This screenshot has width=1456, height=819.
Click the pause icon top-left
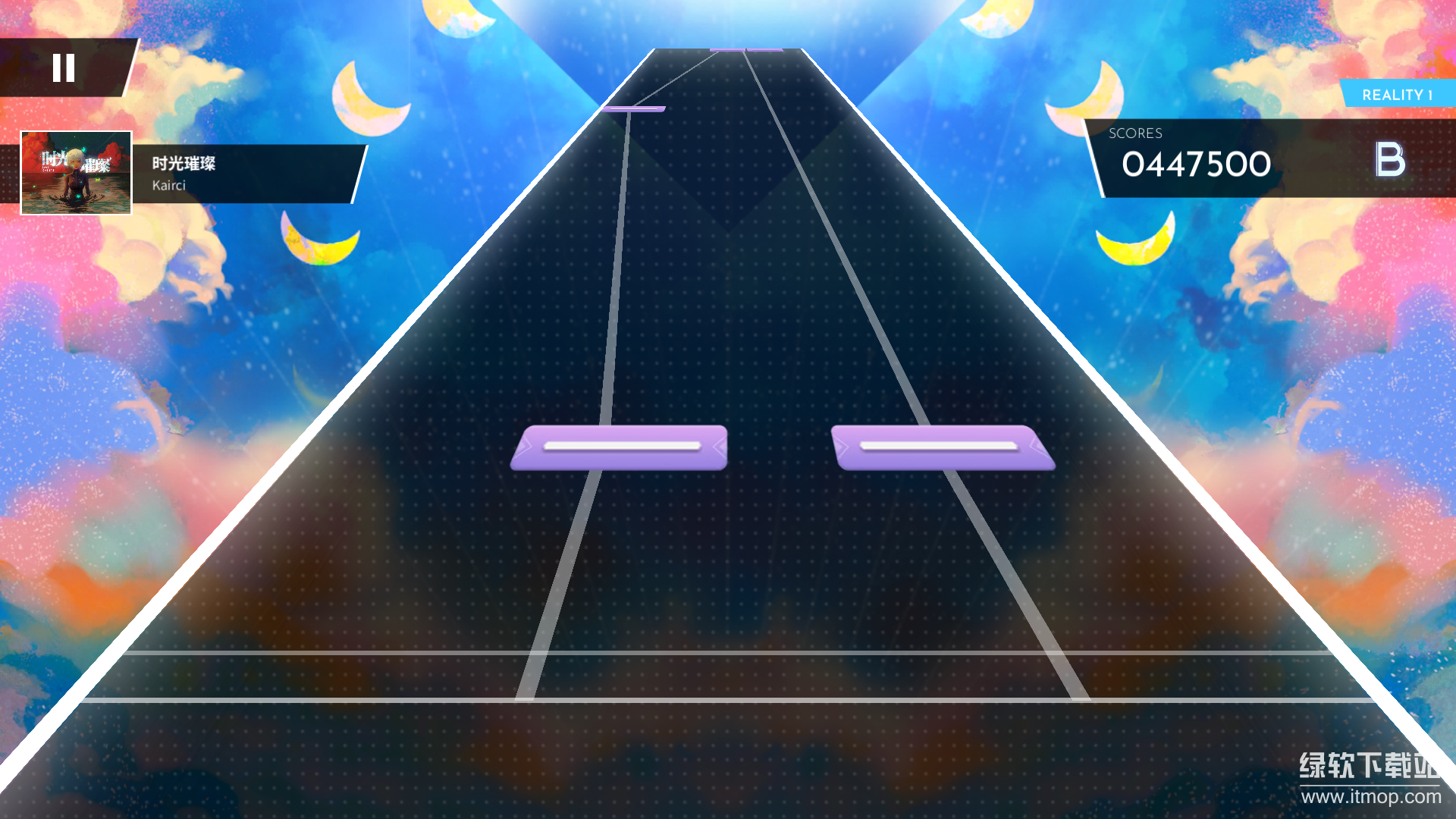tap(65, 68)
